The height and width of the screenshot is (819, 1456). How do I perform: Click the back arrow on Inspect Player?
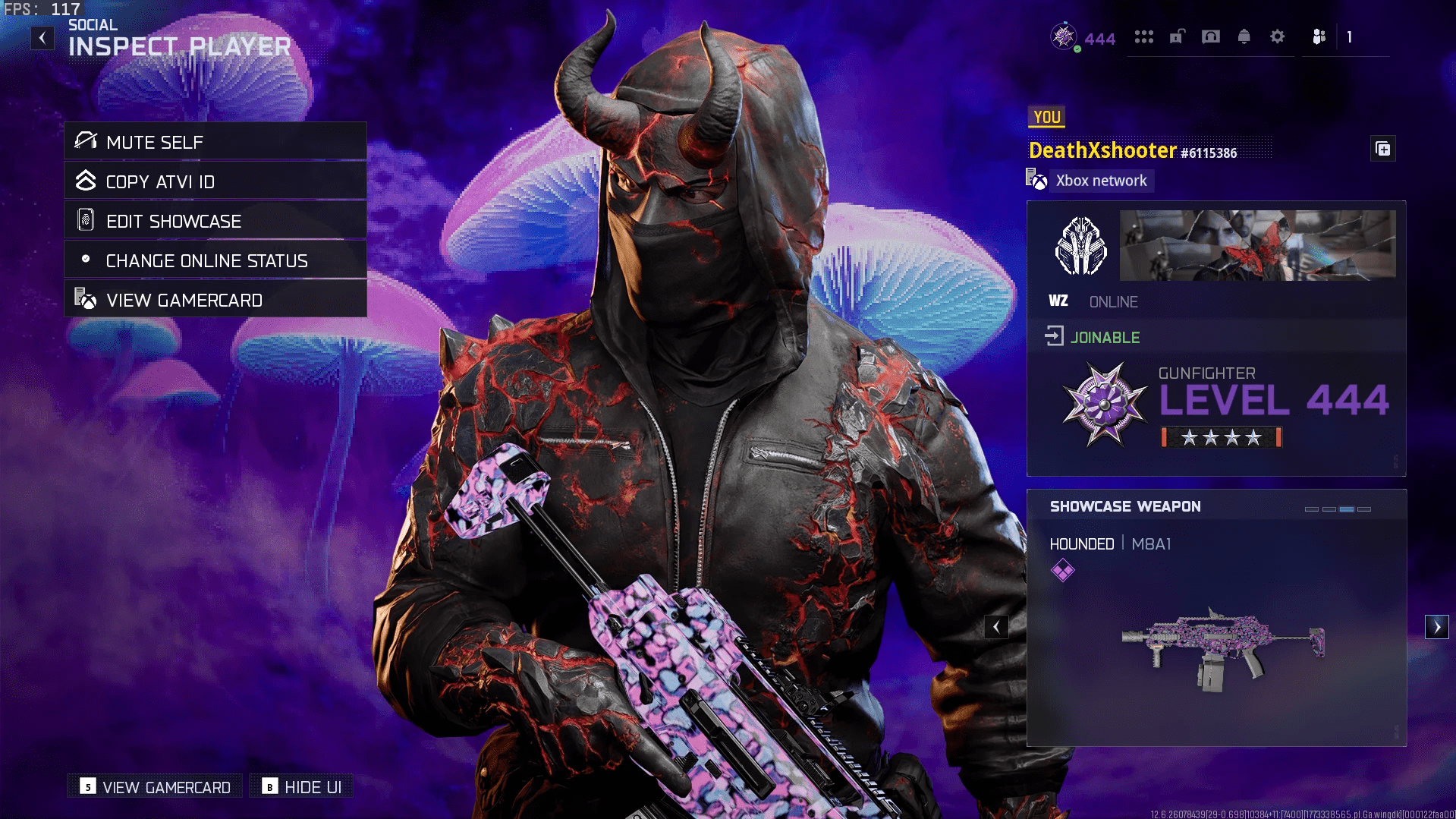(42, 37)
